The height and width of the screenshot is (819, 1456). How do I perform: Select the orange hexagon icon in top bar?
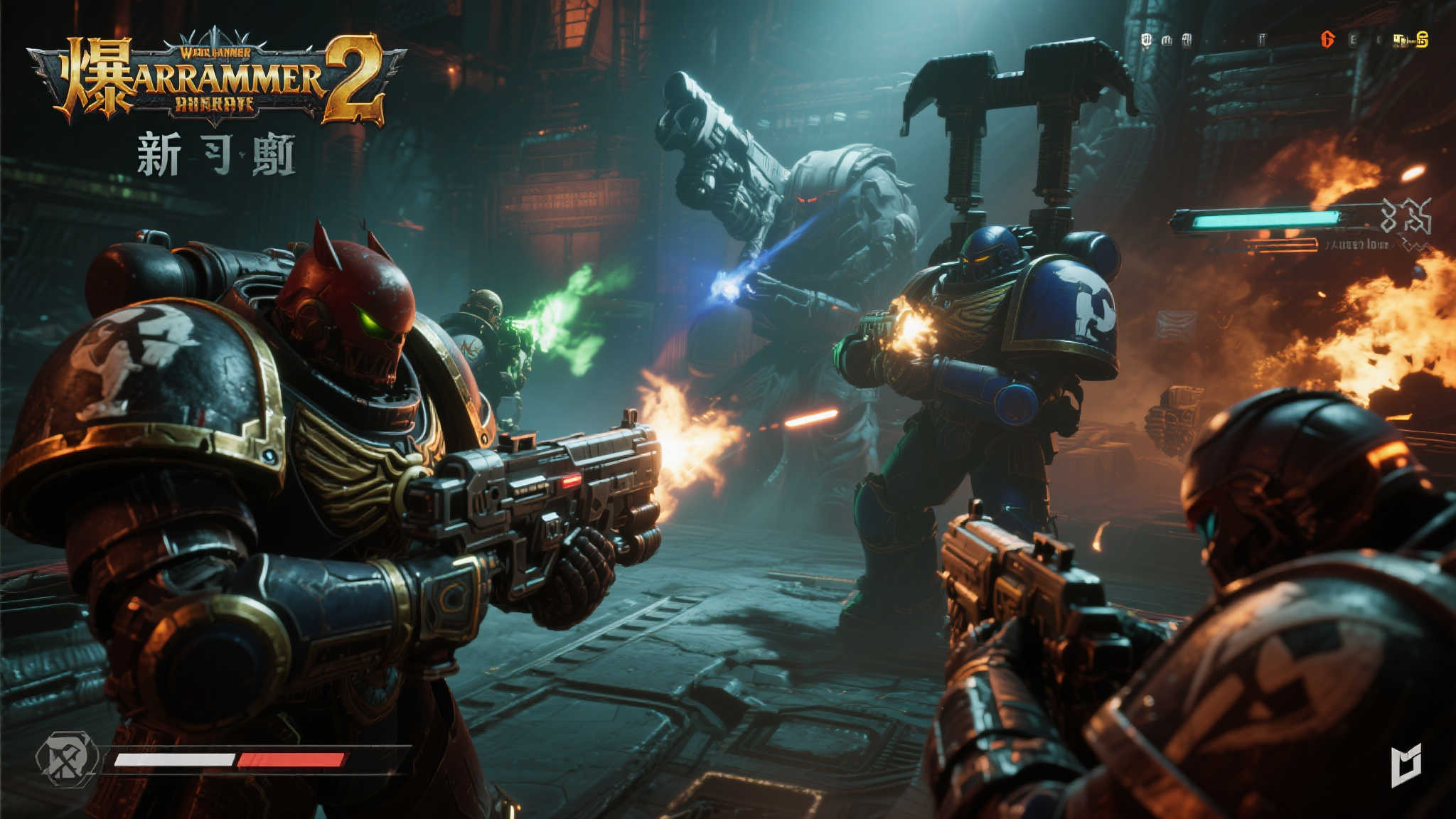pos(1327,40)
